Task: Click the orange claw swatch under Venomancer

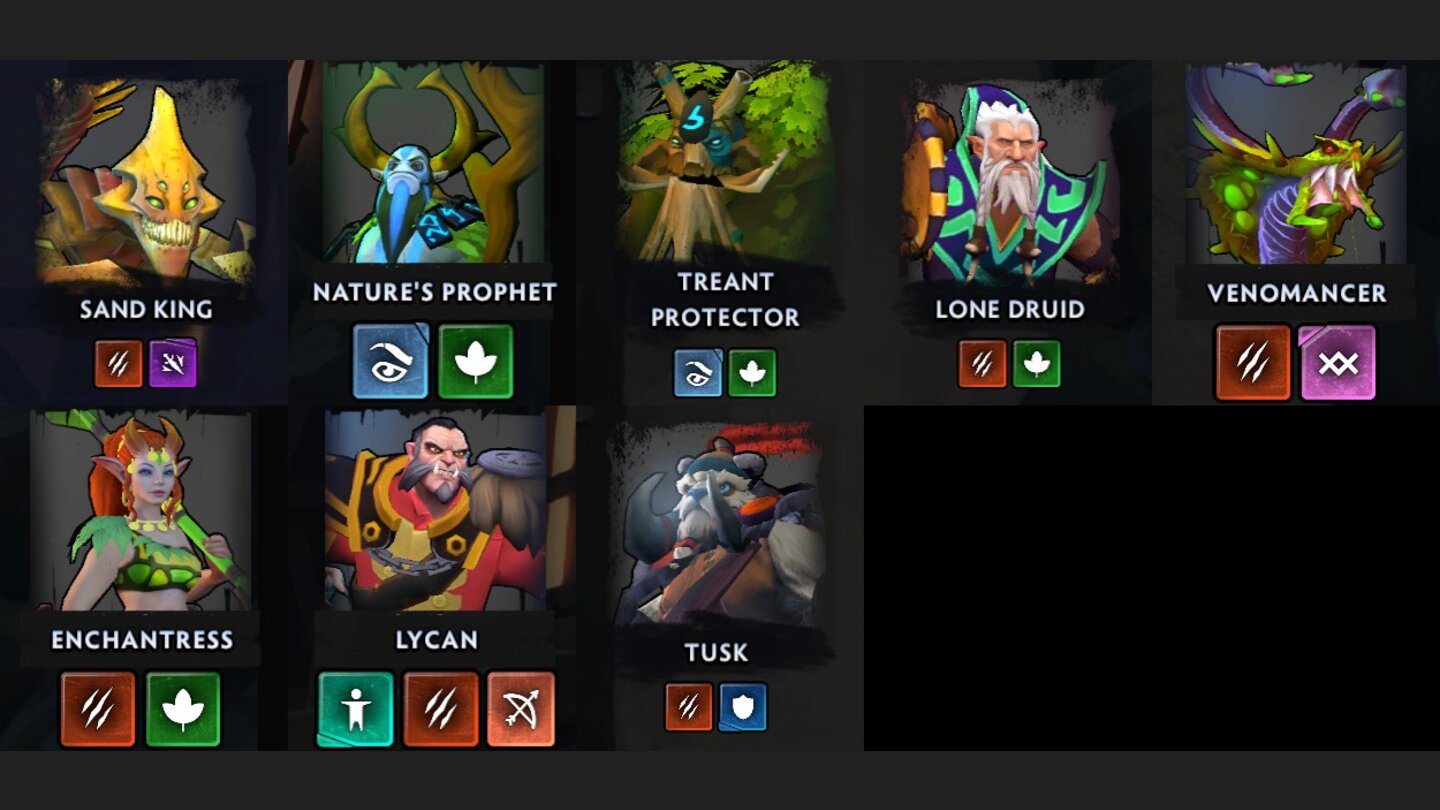Action: click(x=1252, y=364)
